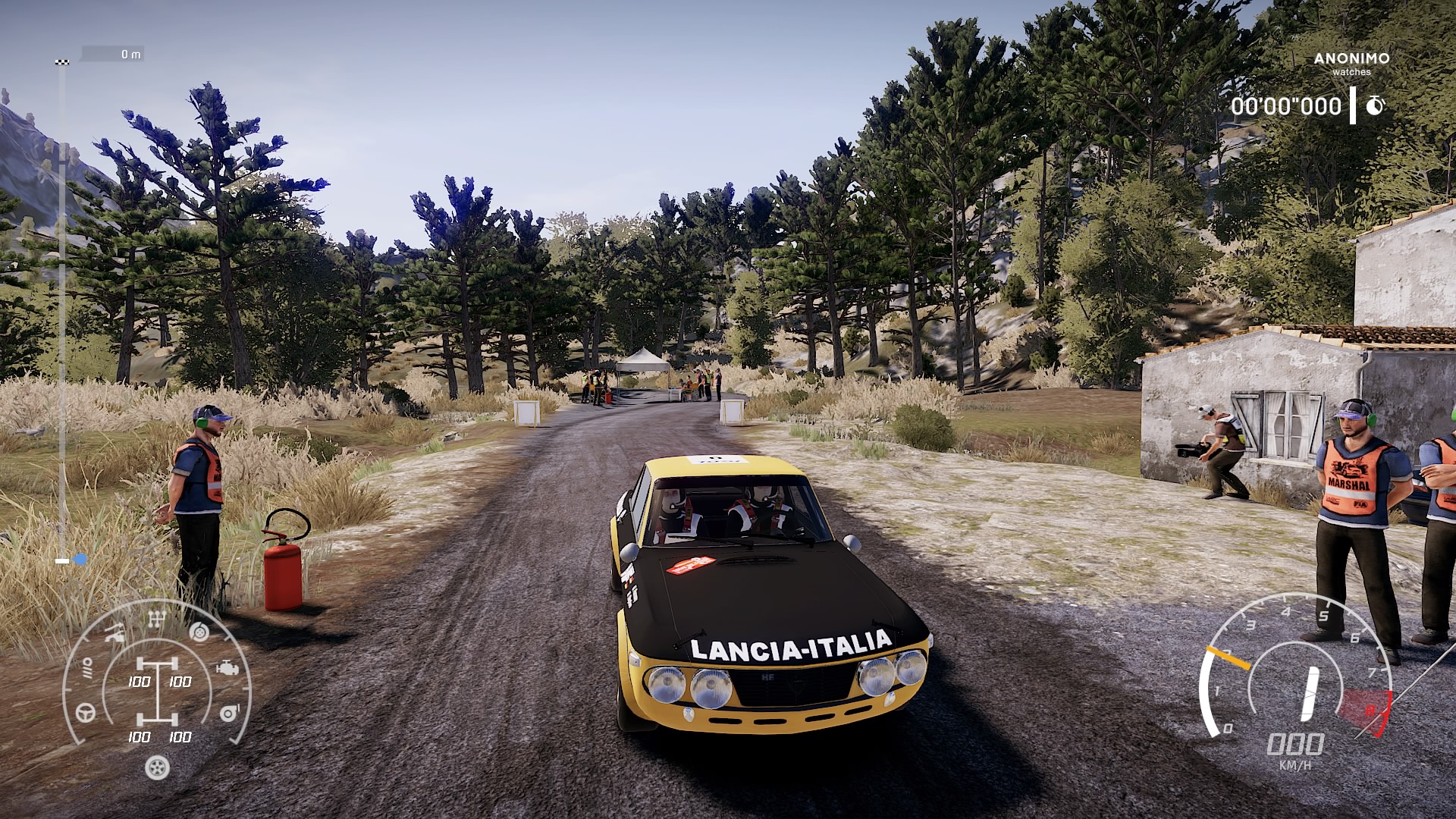Click the checkered finish flag on the progress bar
Viewport: 1456px width, 819px height.
click(62, 62)
